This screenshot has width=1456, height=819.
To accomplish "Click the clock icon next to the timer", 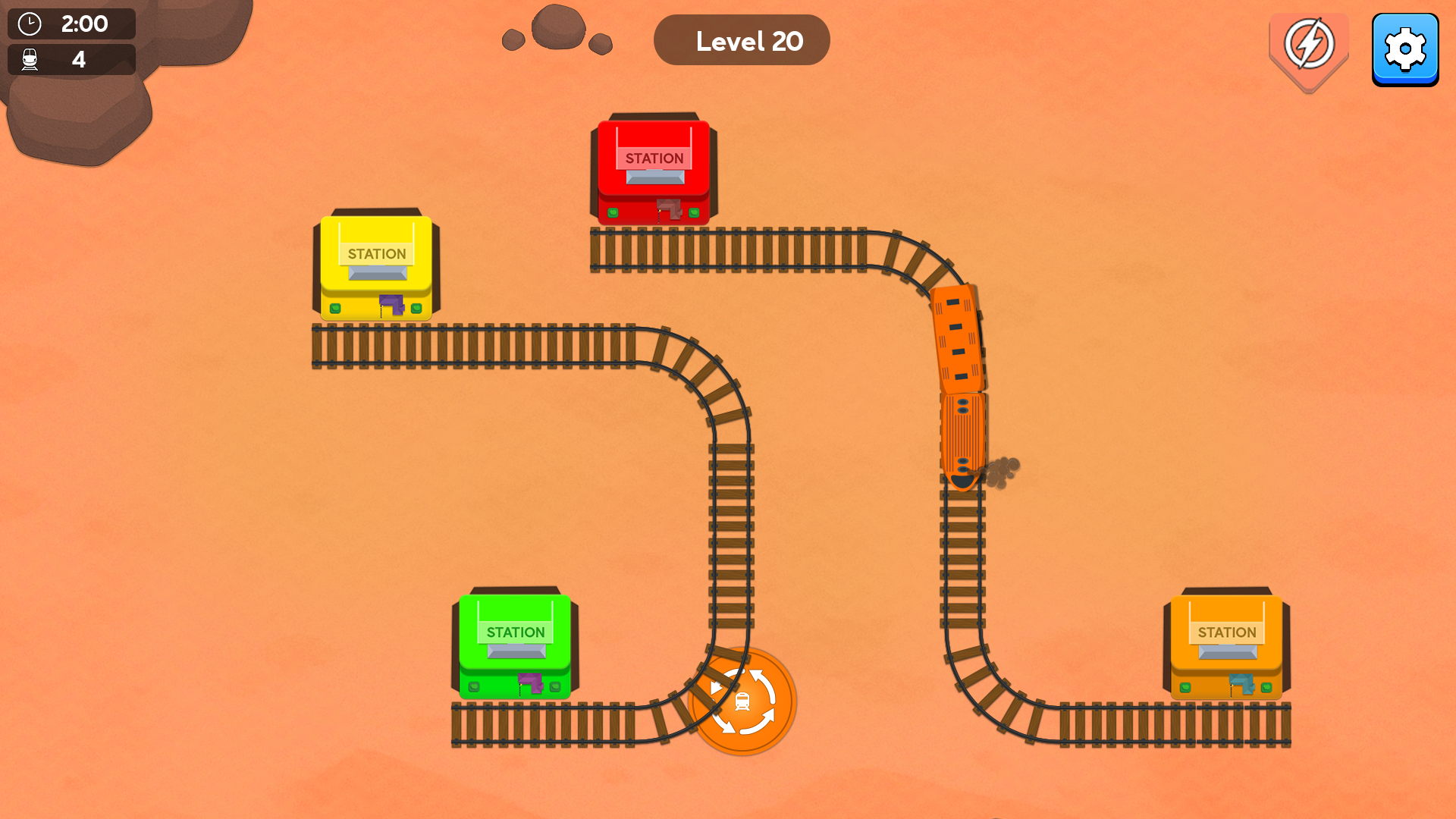I will pos(30,24).
